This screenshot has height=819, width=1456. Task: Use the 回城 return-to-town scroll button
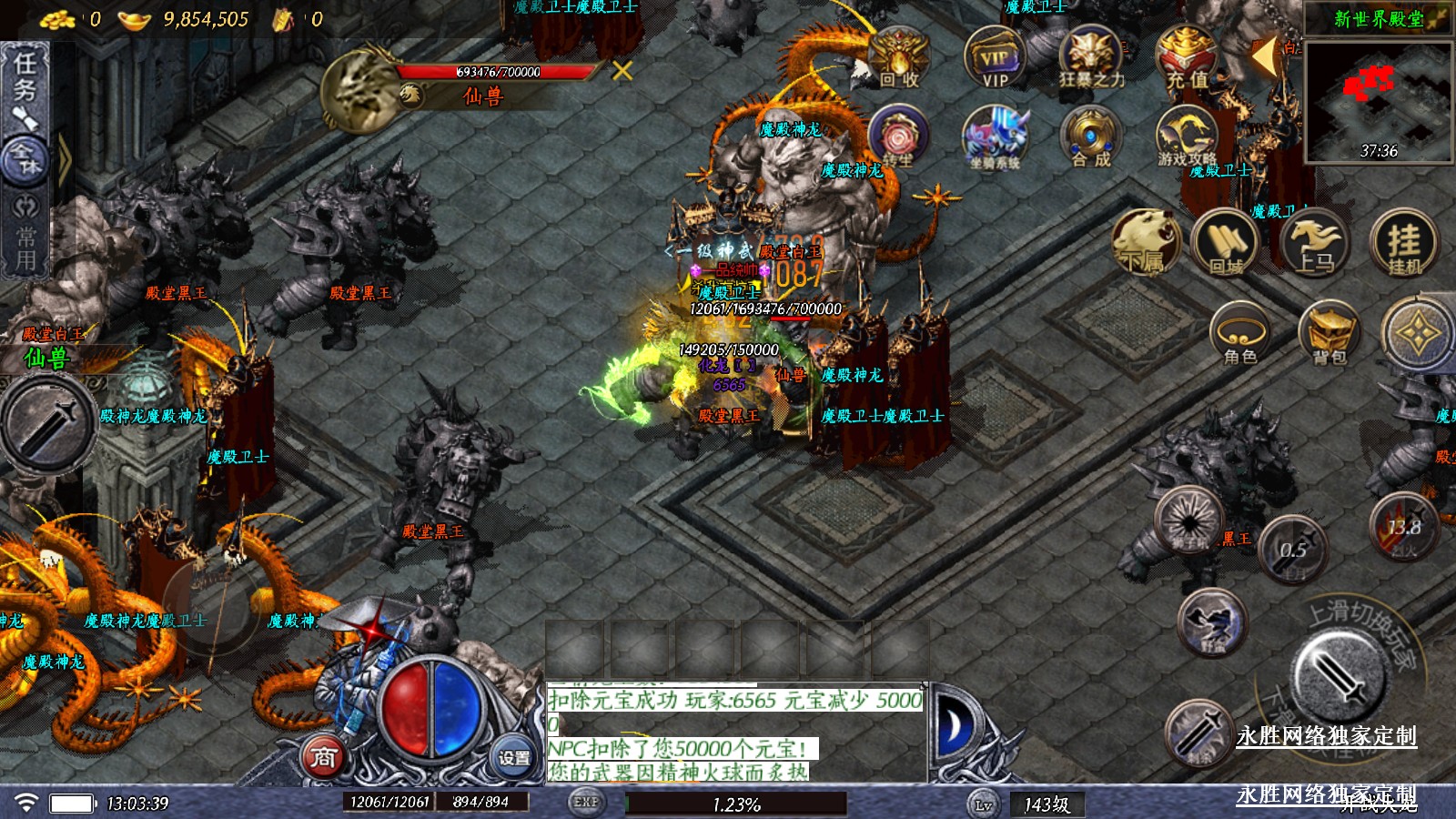[x=1225, y=243]
